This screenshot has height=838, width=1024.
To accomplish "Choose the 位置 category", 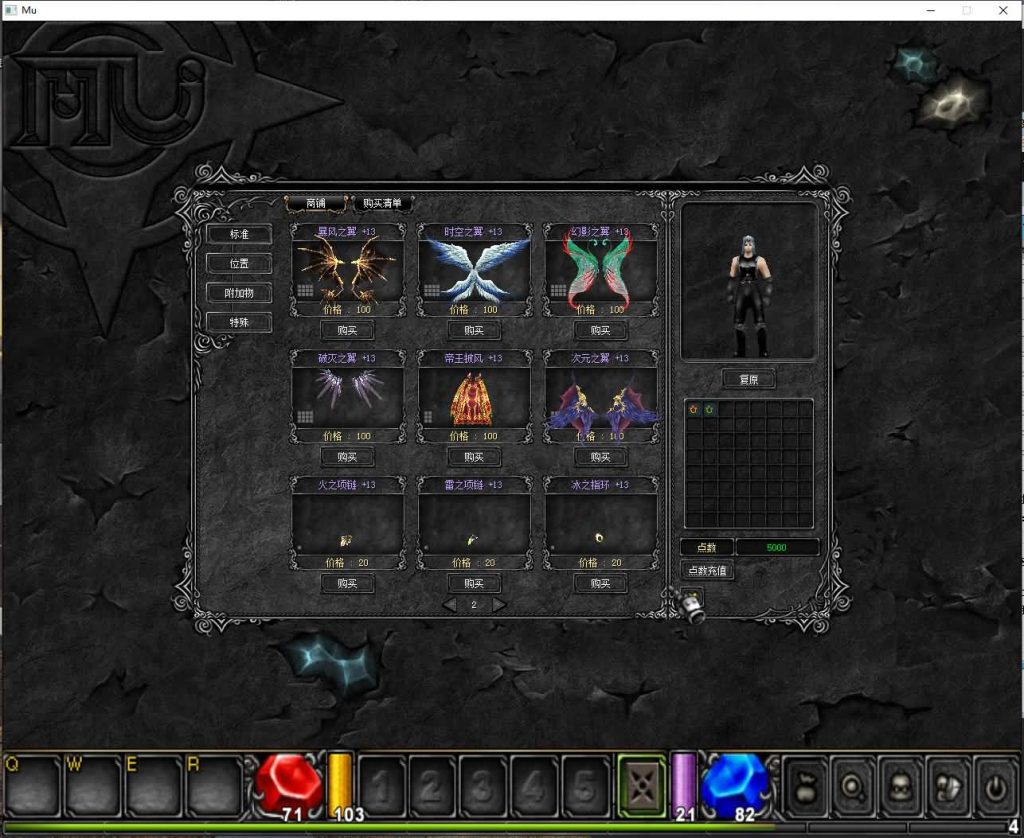I will tap(238, 264).
